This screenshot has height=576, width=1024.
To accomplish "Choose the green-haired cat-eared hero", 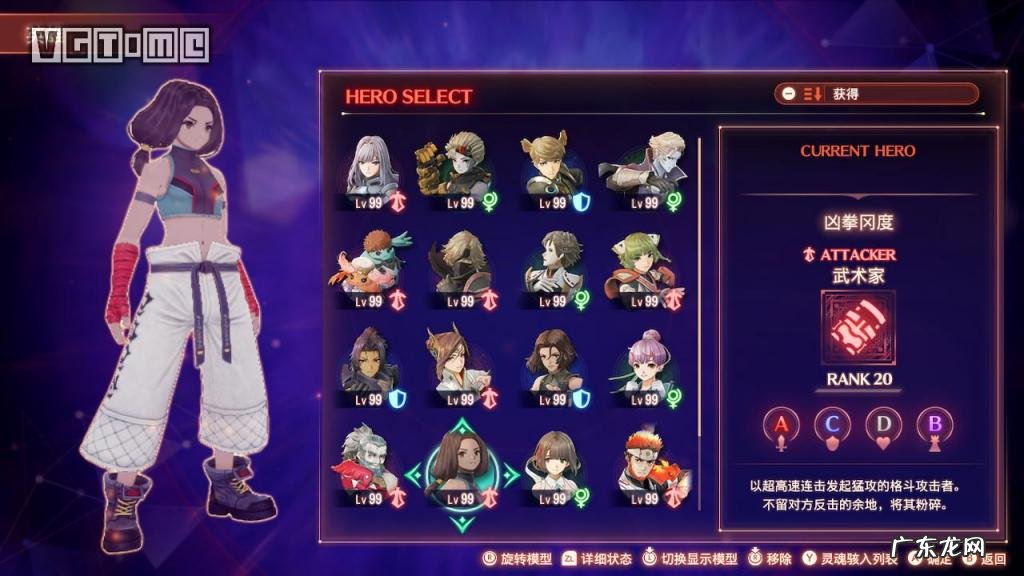I will [642, 265].
